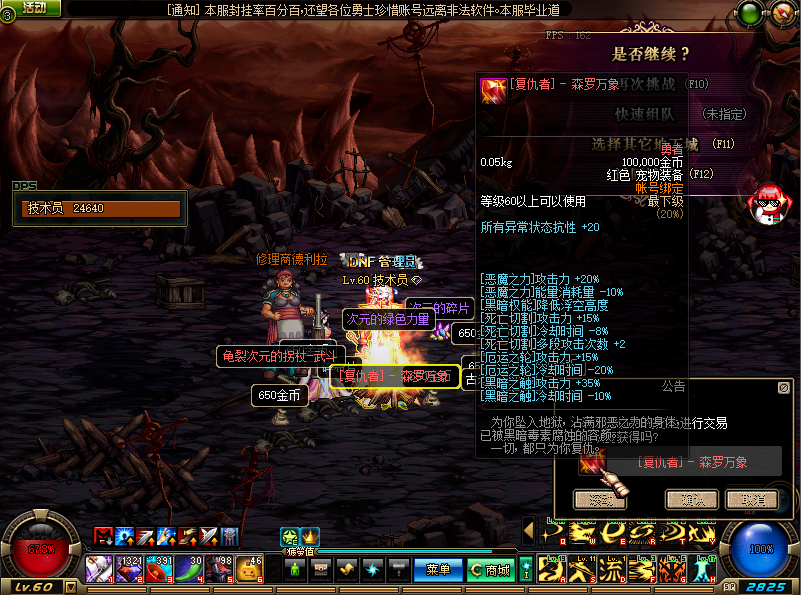This screenshot has height=595, width=801.
Task: Use the pumpkin consumable in the quick slot
Action: pyautogui.click(x=248, y=569)
